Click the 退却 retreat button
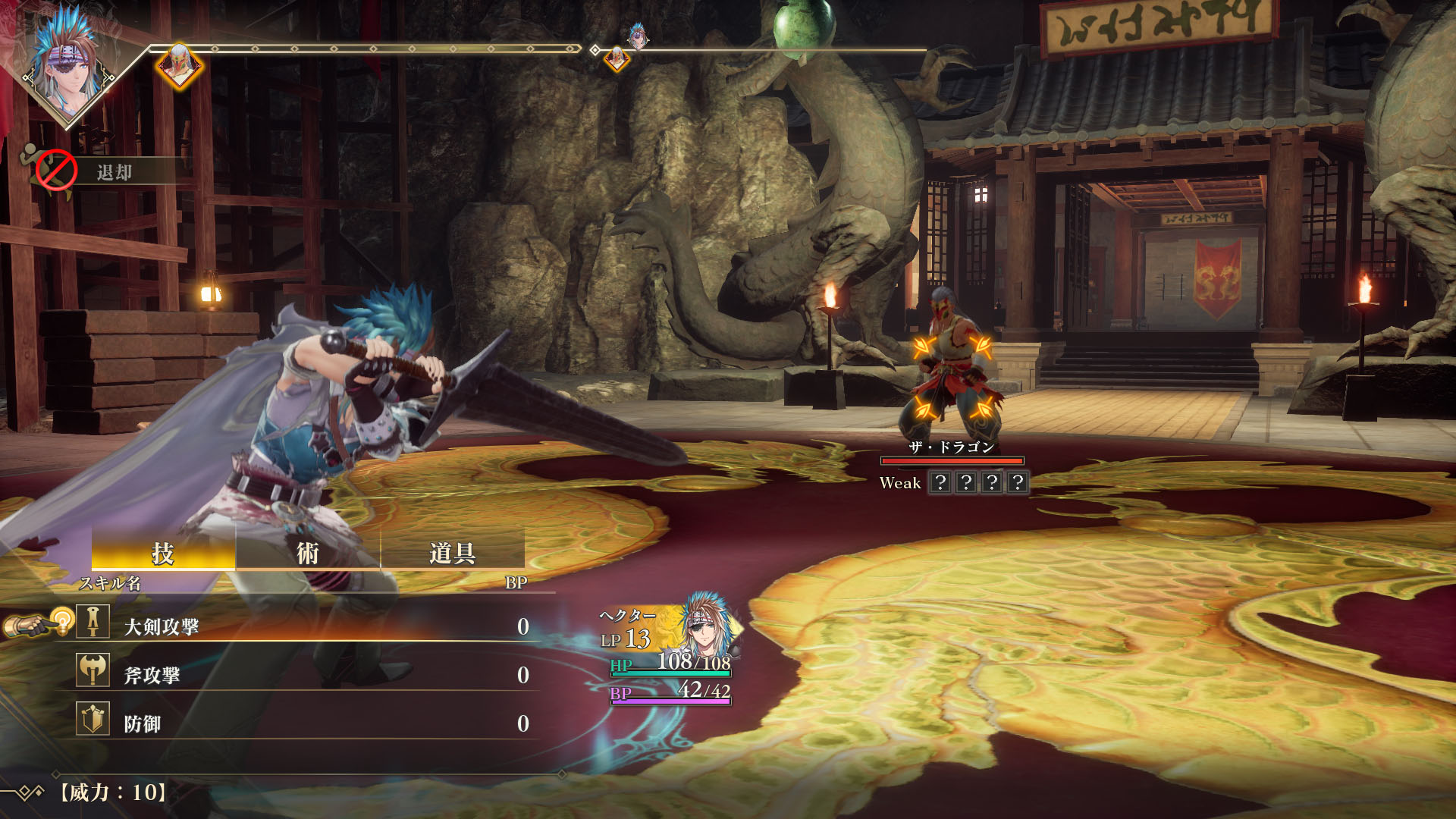The height and width of the screenshot is (819, 1456). pos(114,172)
